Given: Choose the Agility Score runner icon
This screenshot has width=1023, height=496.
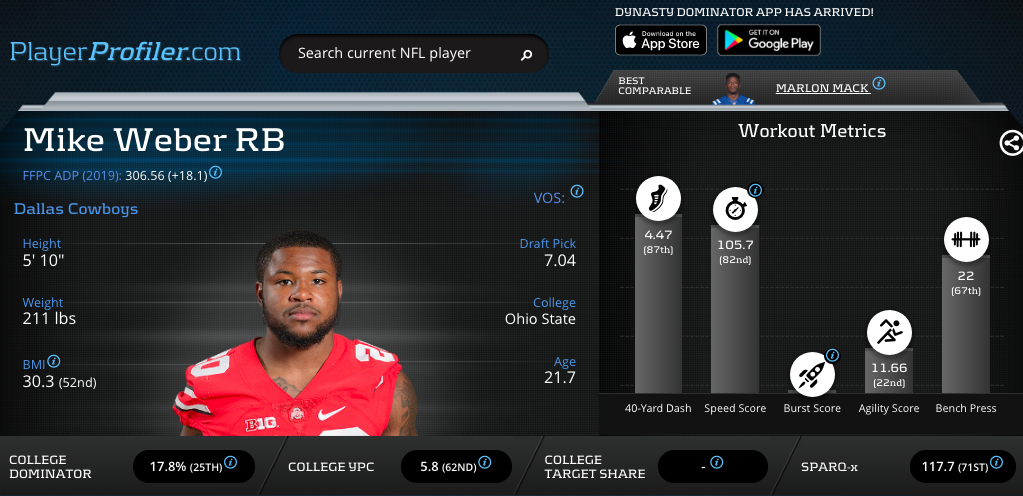Looking at the screenshot, I should [x=889, y=332].
